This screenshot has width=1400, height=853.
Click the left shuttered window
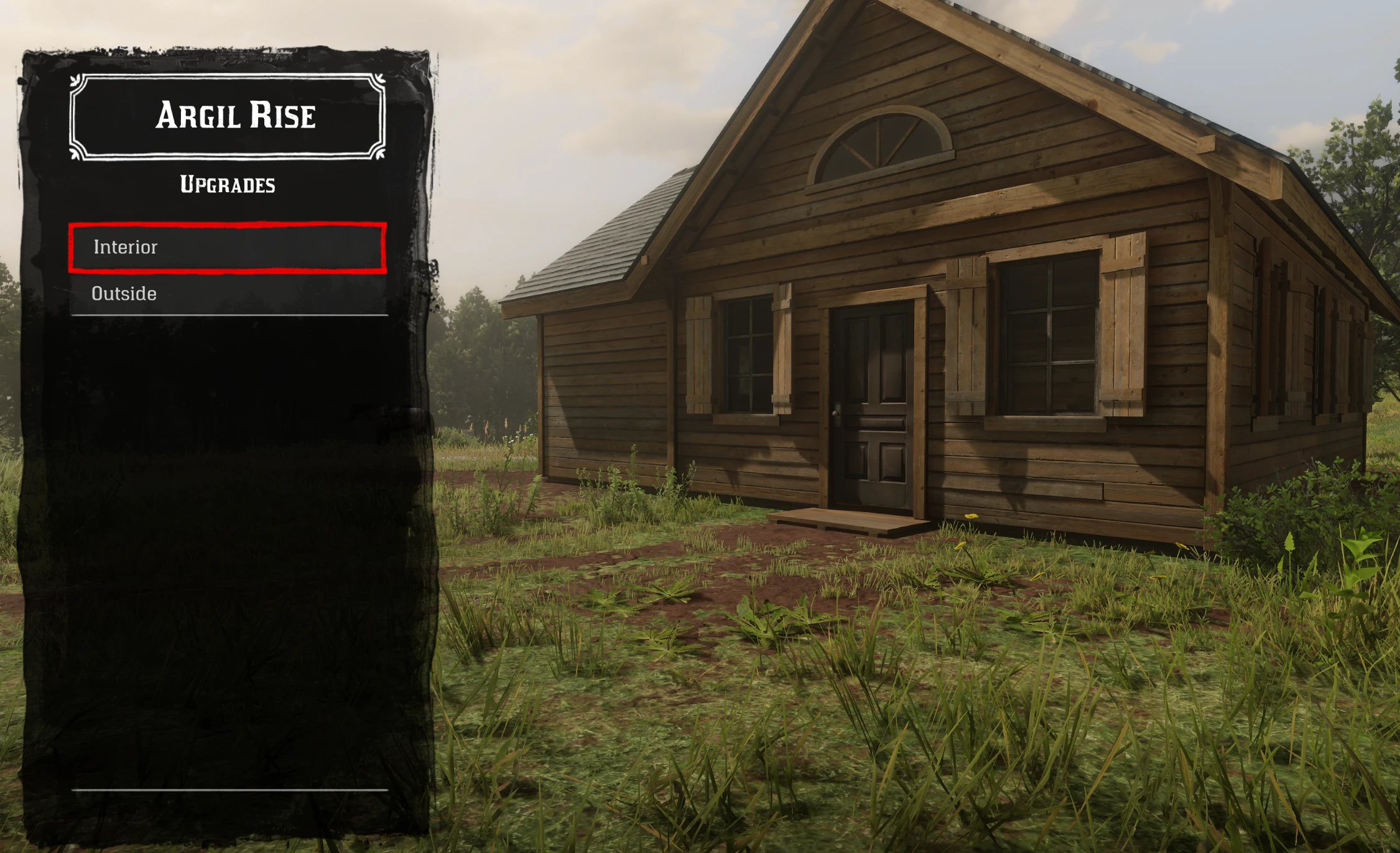746,355
